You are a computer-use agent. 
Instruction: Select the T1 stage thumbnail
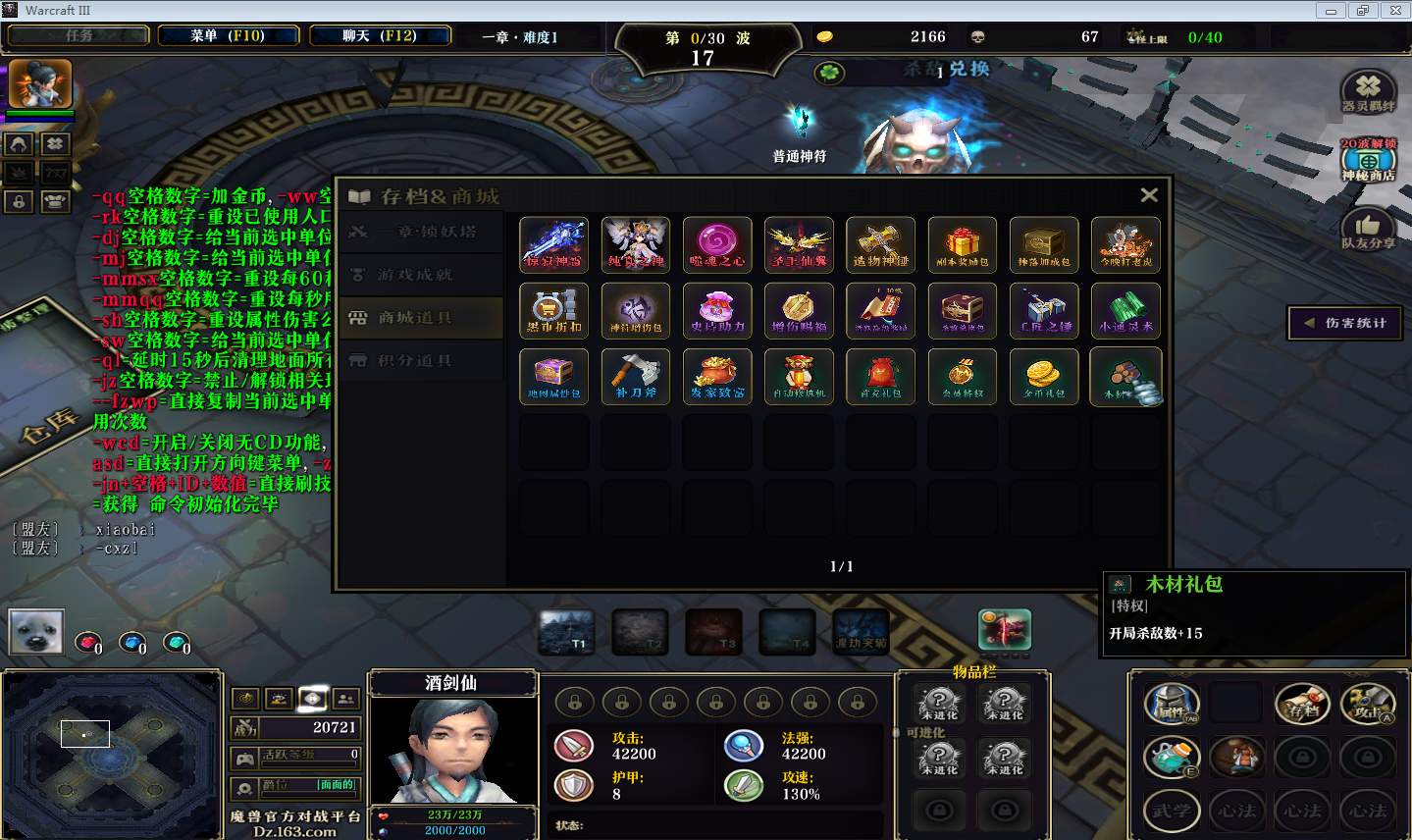tap(566, 633)
